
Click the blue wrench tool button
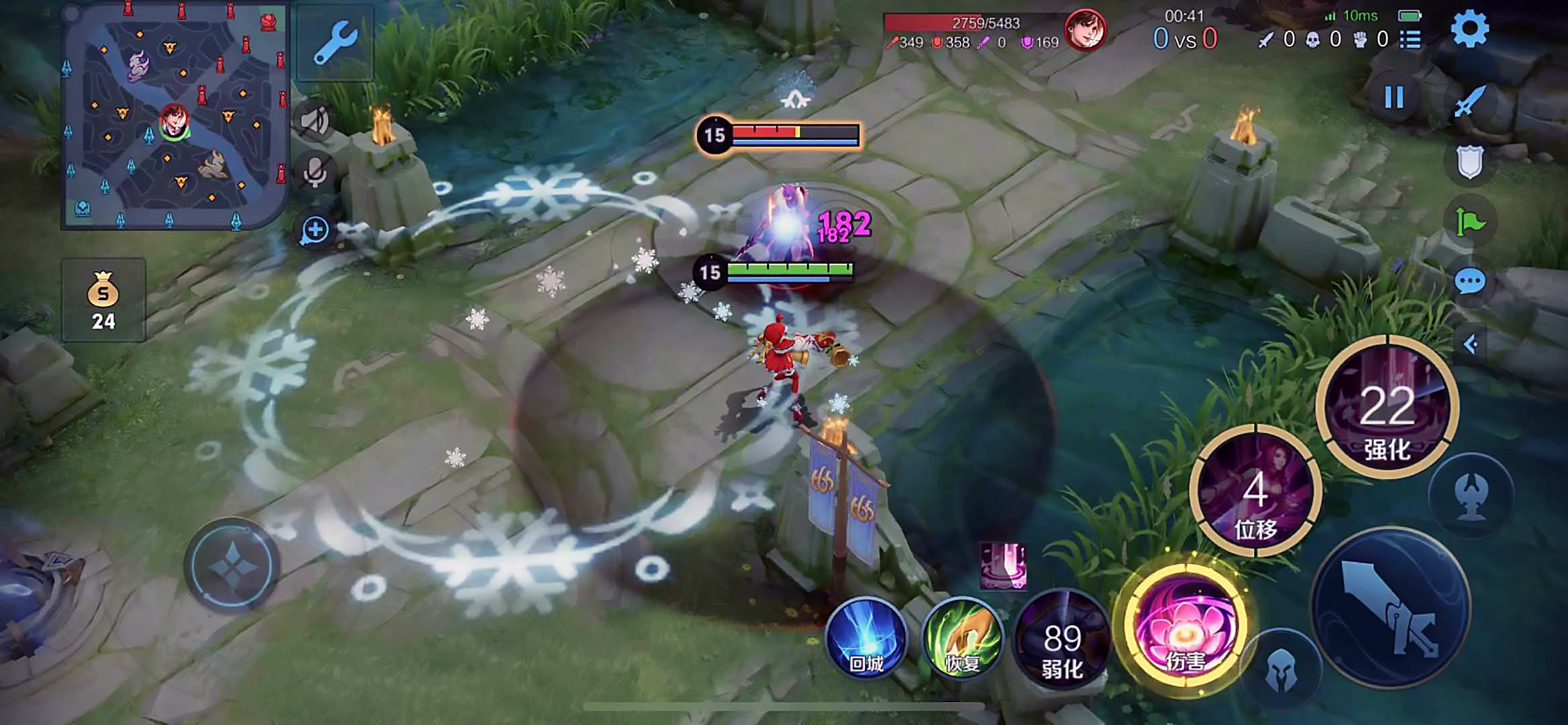pyautogui.click(x=335, y=42)
